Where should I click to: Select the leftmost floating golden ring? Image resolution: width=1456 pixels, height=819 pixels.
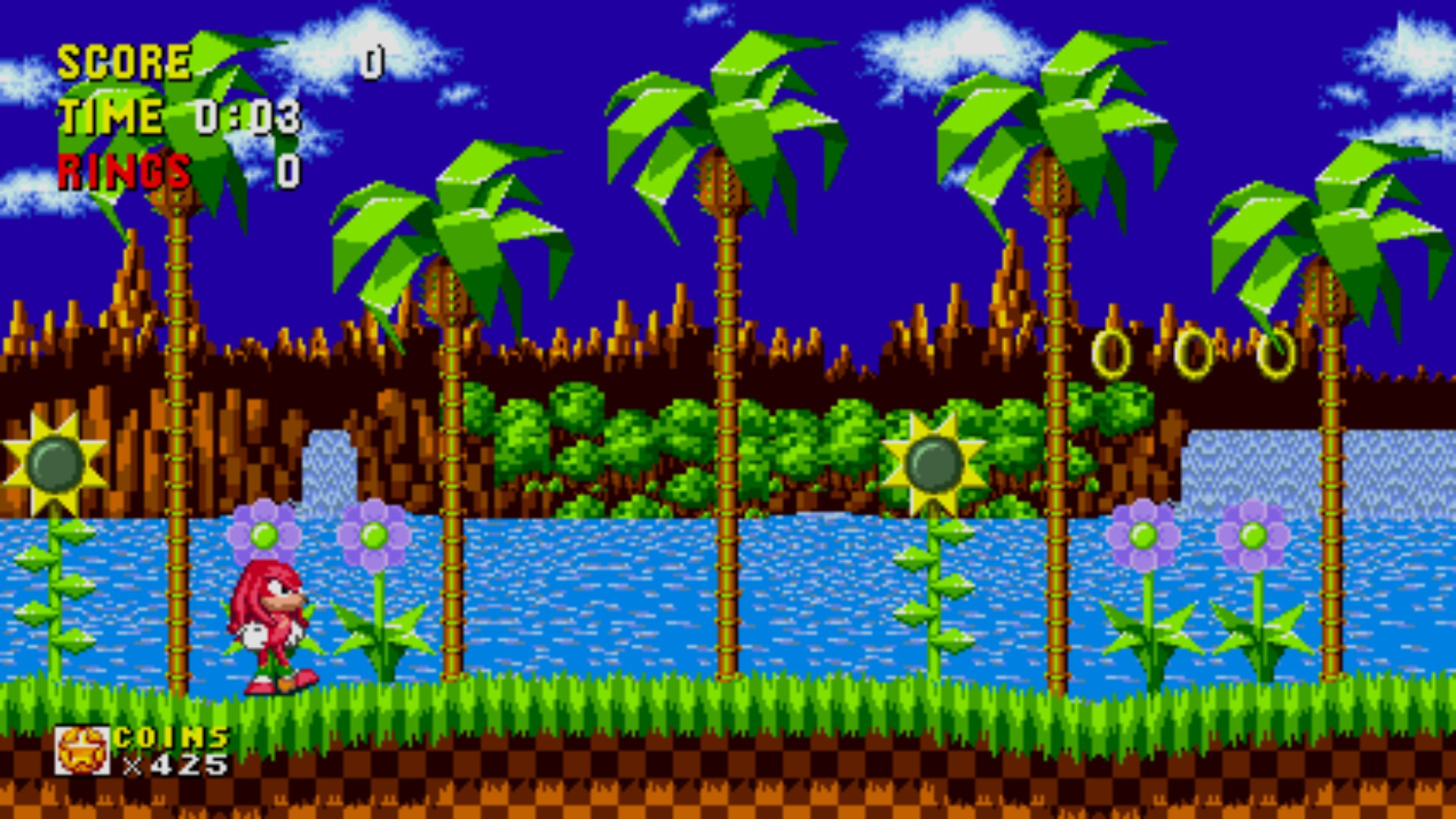[x=1112, y=354]
